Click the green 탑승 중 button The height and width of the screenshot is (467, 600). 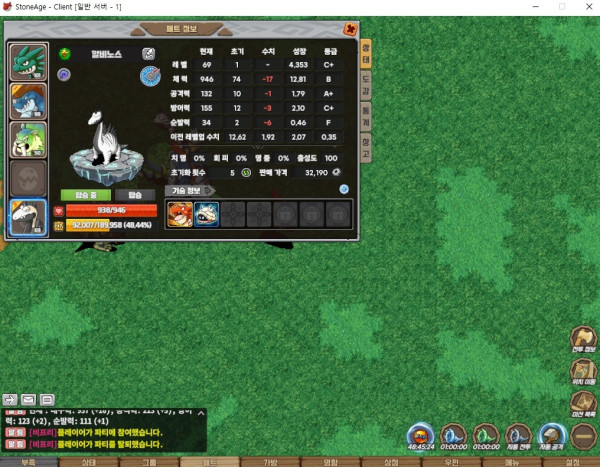click(88, 195)
